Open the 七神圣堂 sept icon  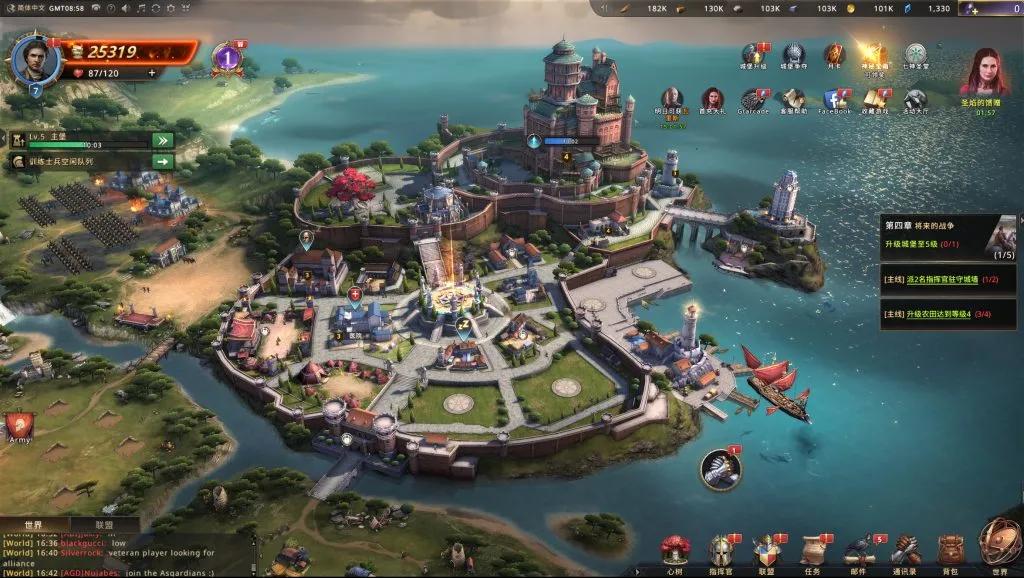tap(915, 56)
